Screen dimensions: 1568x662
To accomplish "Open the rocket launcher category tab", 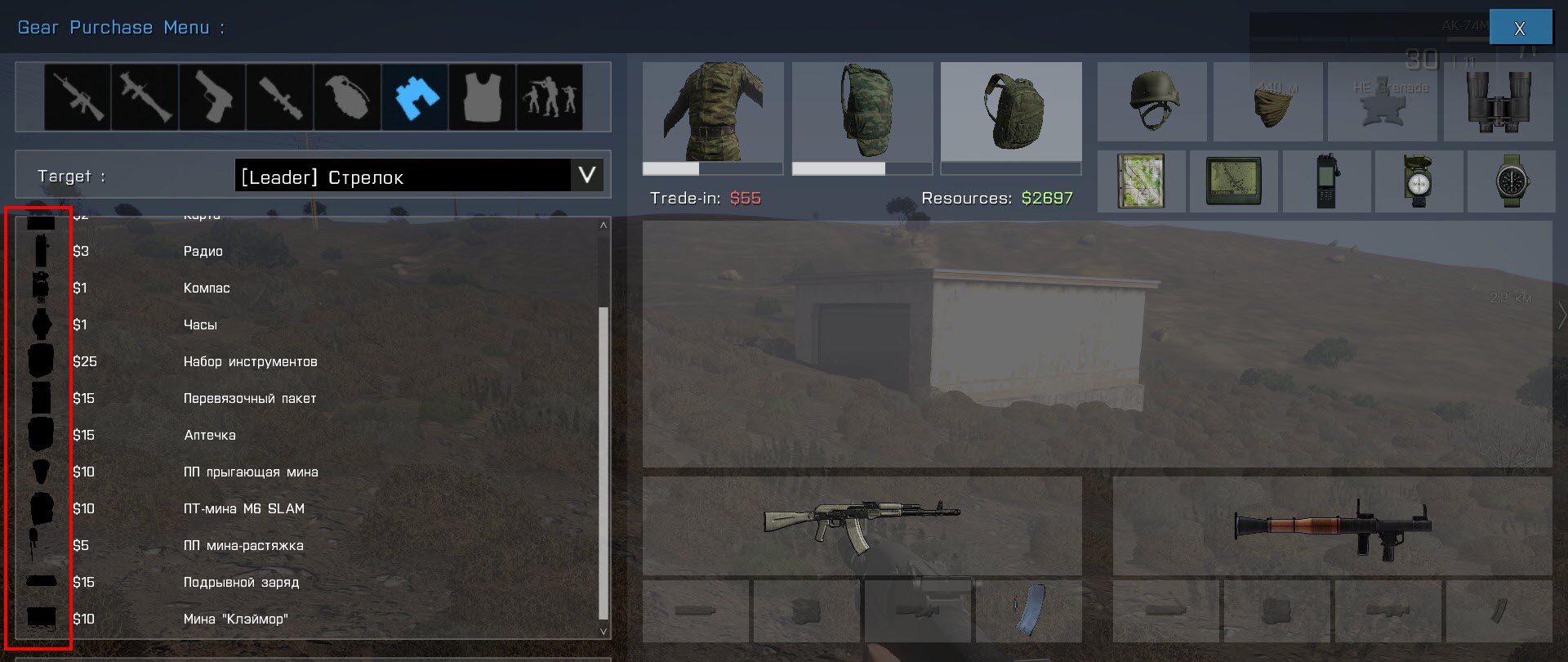I will (145, 98).
